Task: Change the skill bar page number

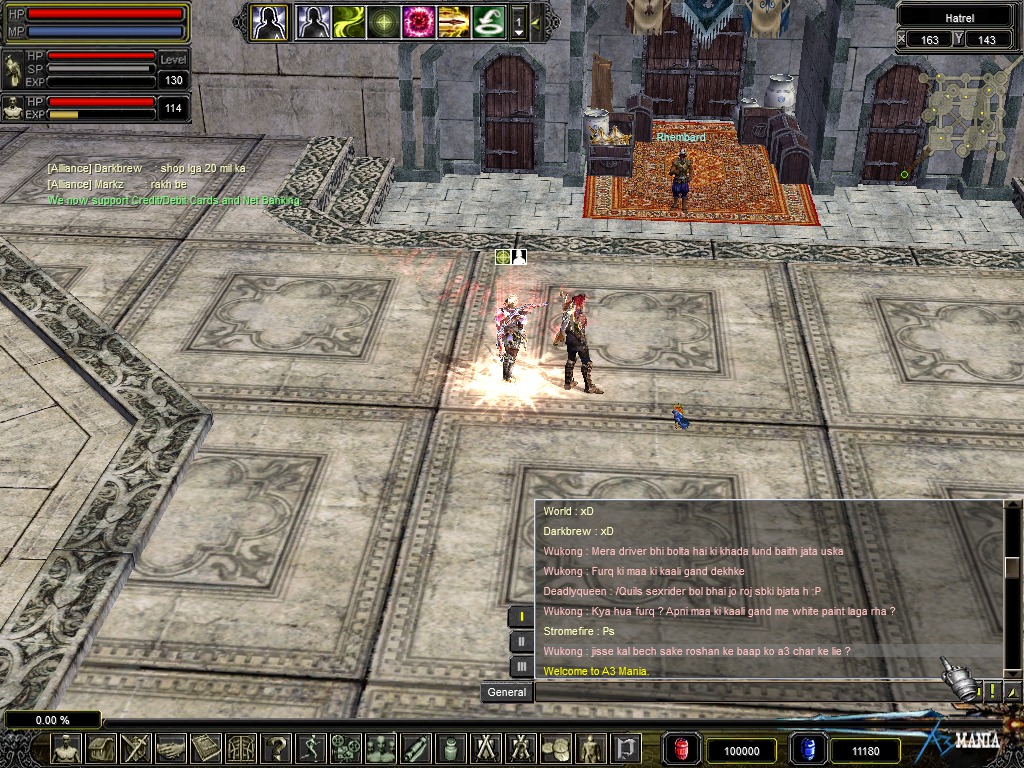Action: click(518, 22)
